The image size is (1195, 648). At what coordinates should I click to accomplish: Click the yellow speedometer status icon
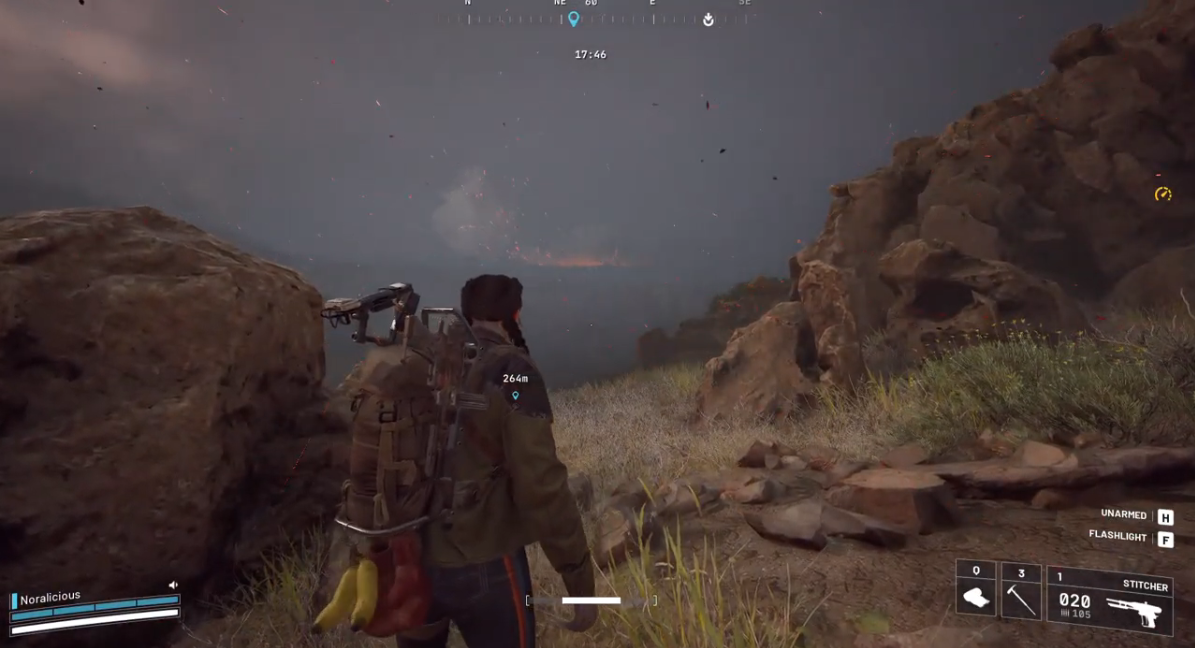[1162, 194]
